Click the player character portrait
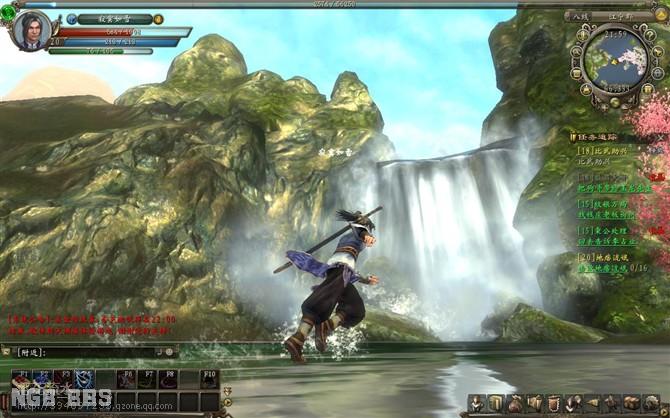Screen dimensions: 670x418 point(31,29)
